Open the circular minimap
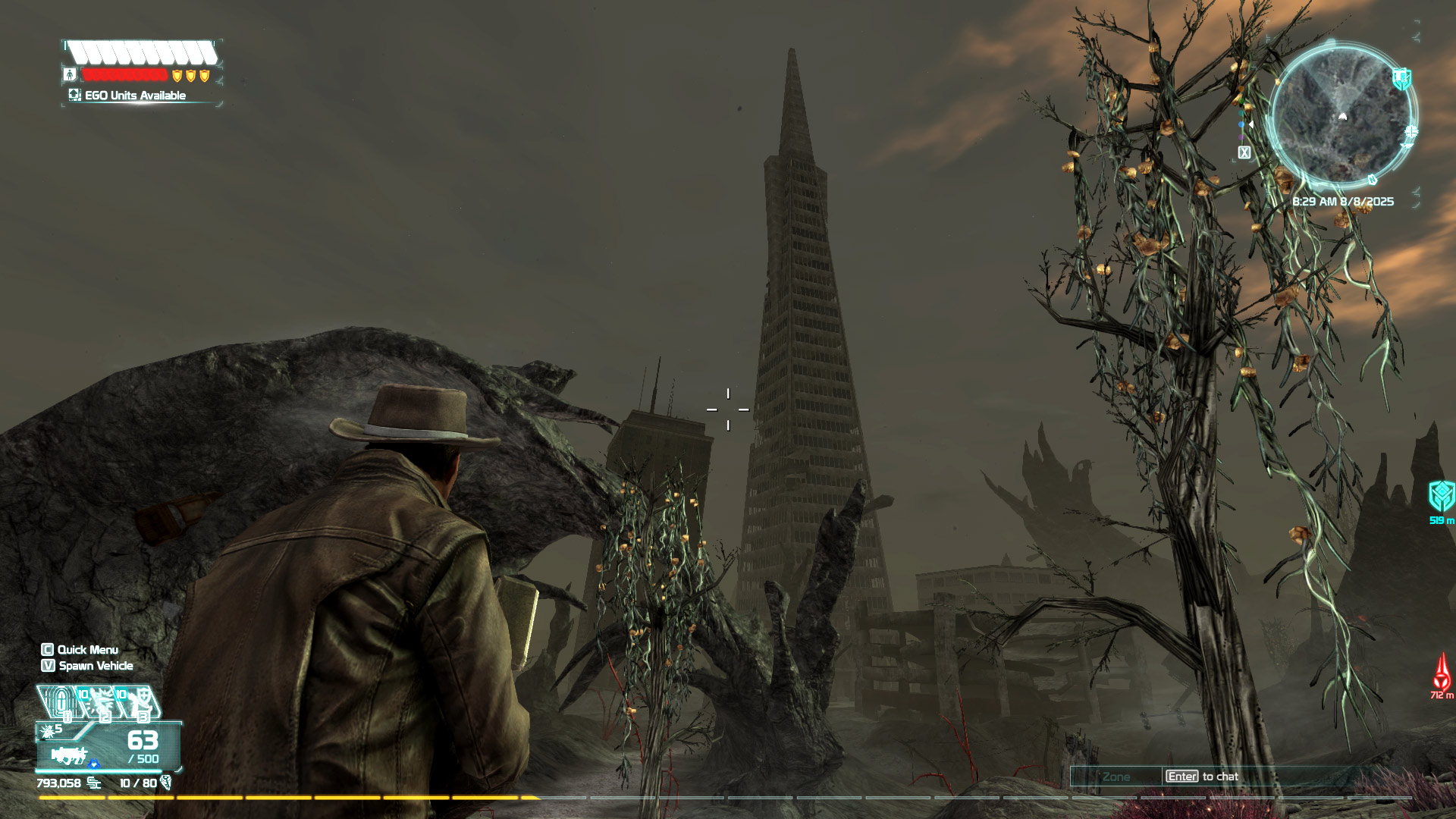1456x819 pixels. 1341,115
